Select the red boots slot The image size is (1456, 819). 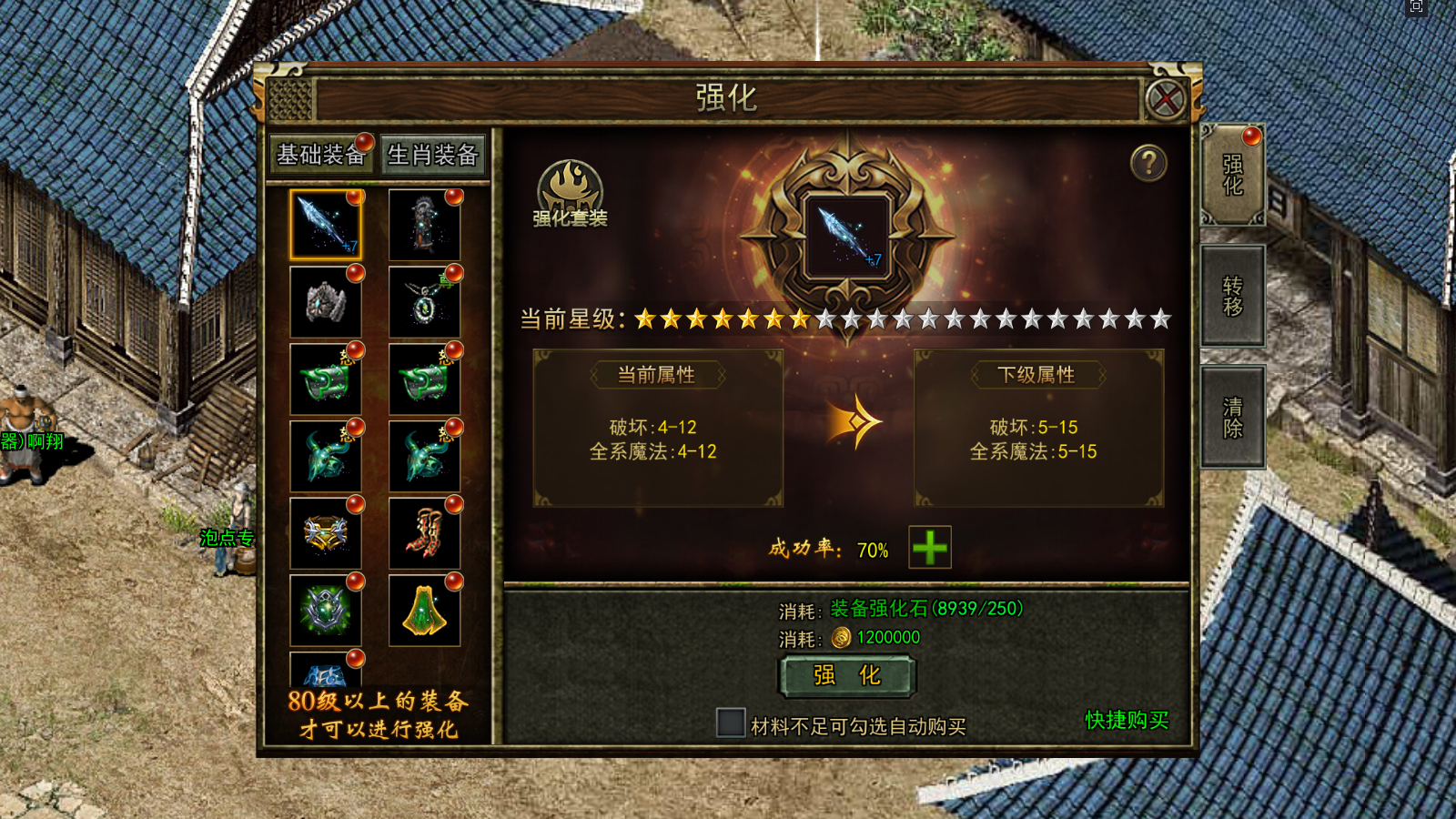[424, 532]
